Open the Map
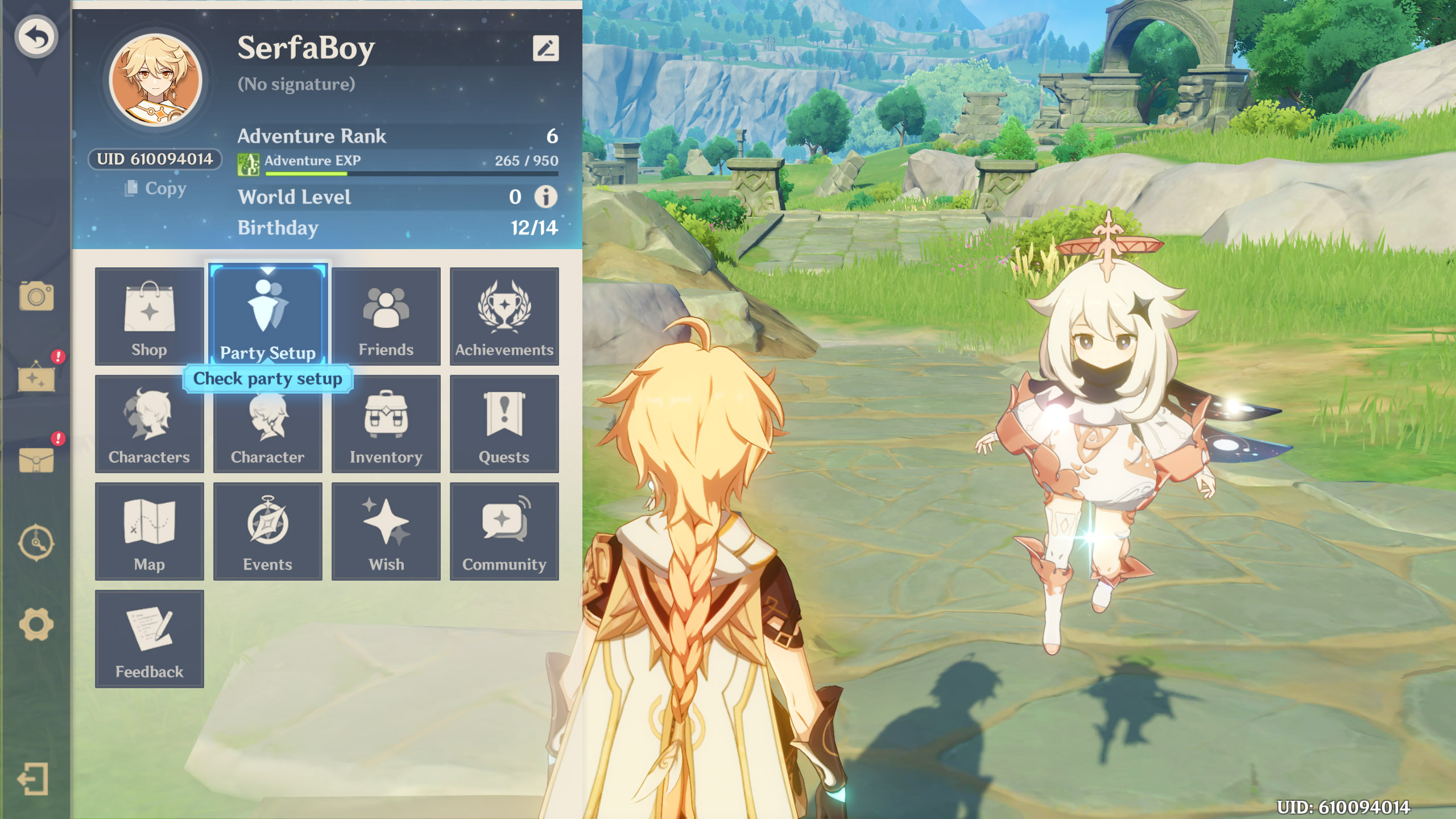 [149, 531]
